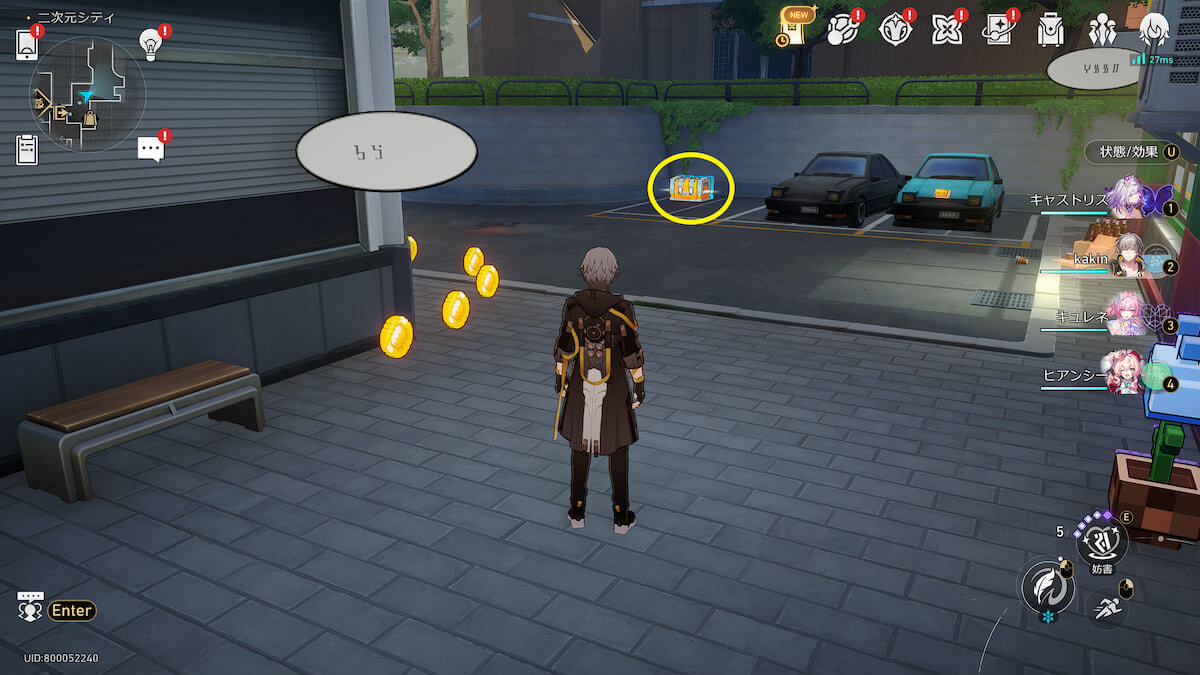1200x675 pixels.
Task: Open the character head profile icon
Action: coord(1154,29)
